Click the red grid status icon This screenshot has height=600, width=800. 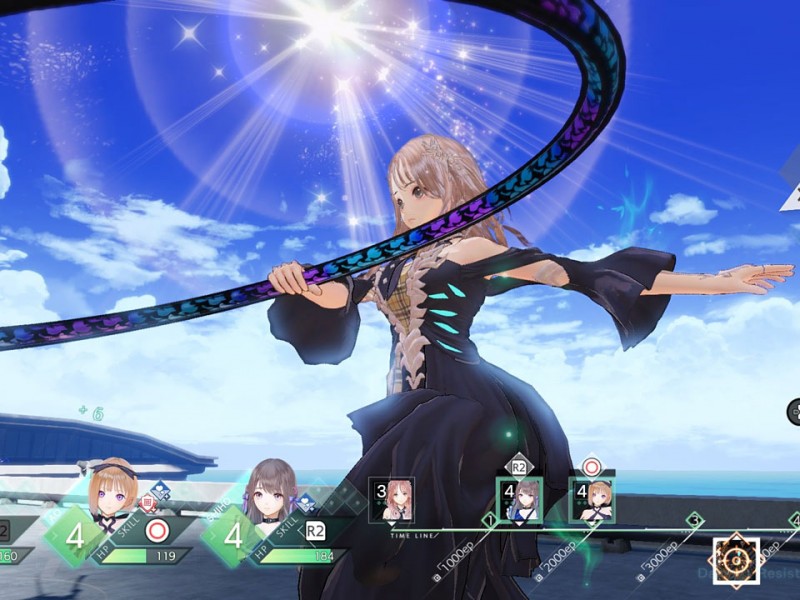click(147, 502)
